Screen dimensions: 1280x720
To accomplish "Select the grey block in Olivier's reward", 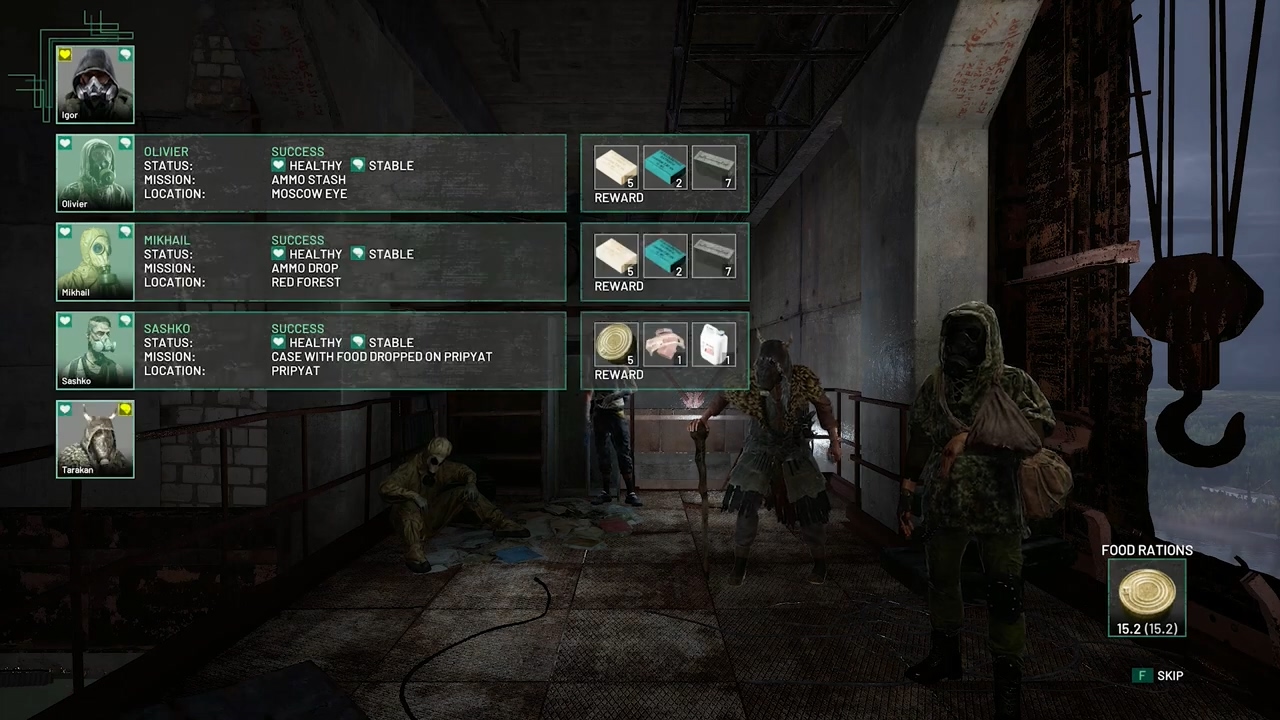I will point(714,167).
